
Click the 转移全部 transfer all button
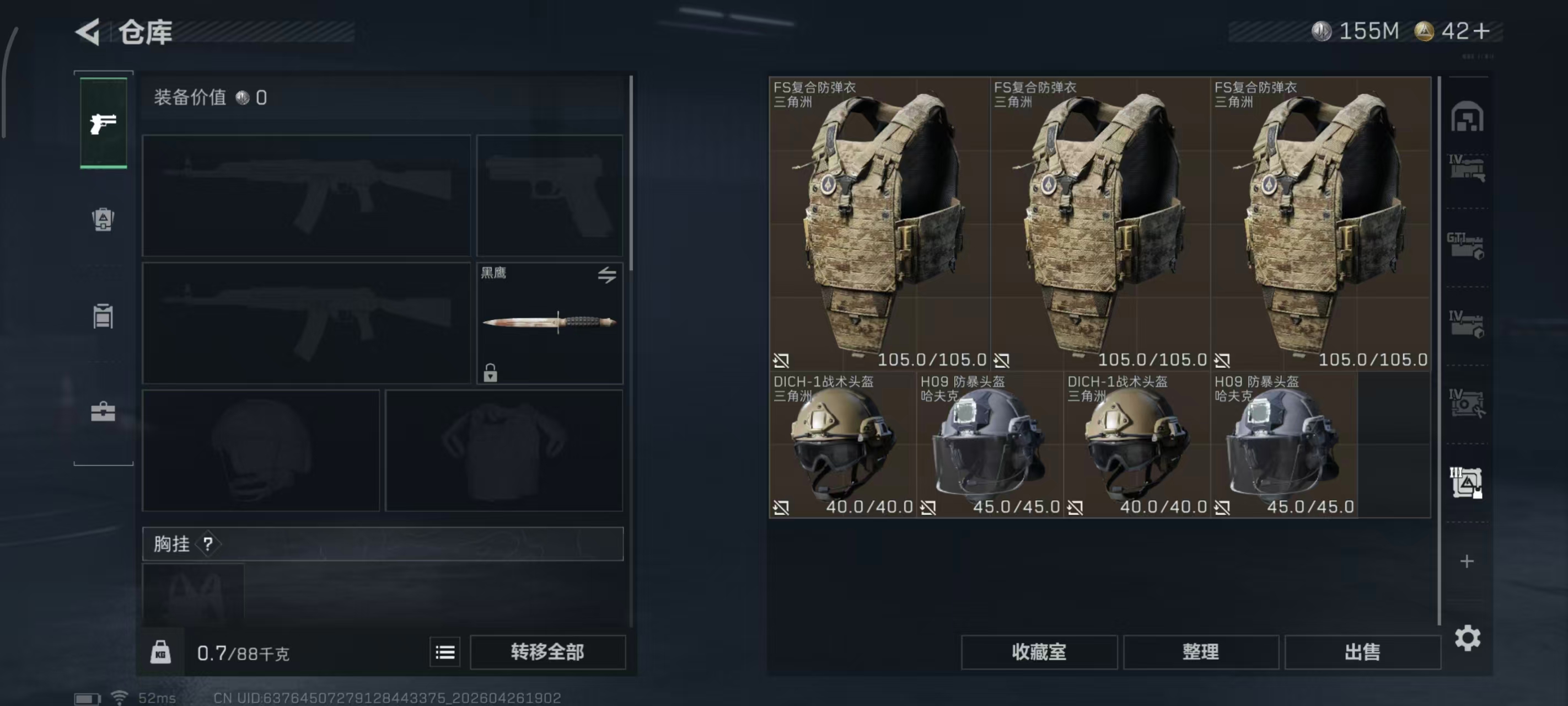pos(547,651)
